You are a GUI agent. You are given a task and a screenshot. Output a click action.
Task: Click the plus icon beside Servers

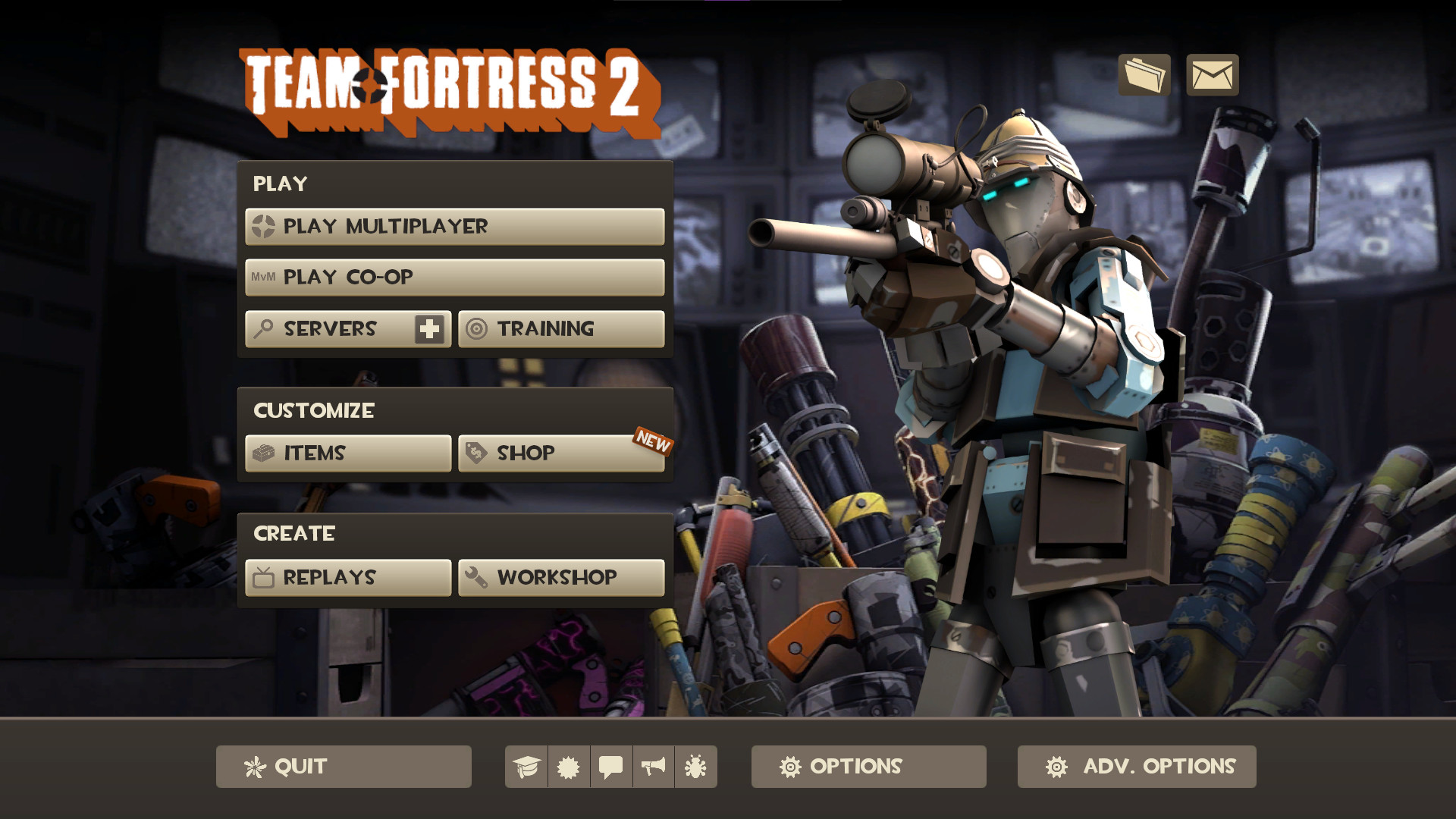click(428, 329)
